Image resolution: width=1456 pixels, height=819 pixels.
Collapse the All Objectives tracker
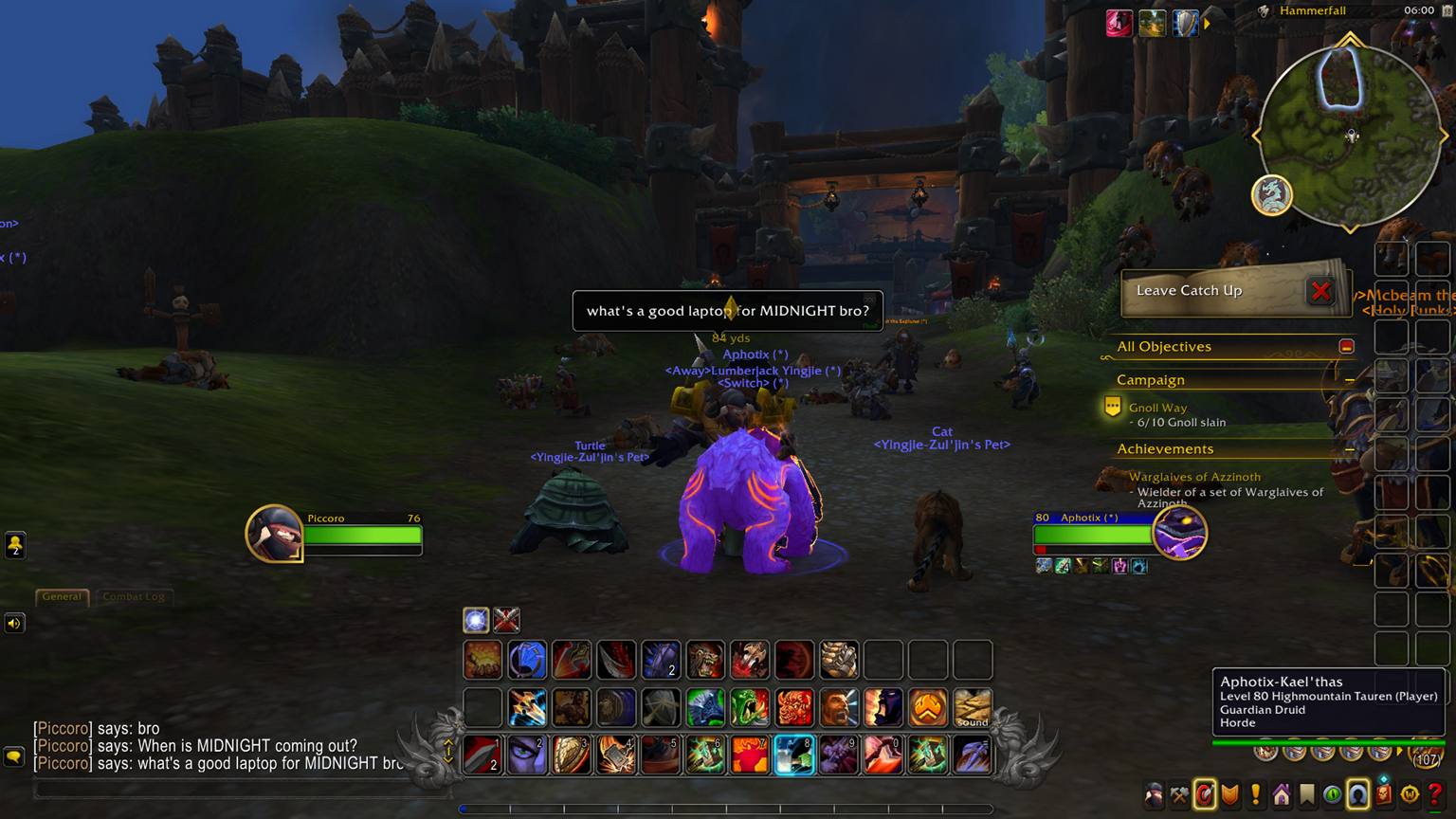tap(1346, 347)
